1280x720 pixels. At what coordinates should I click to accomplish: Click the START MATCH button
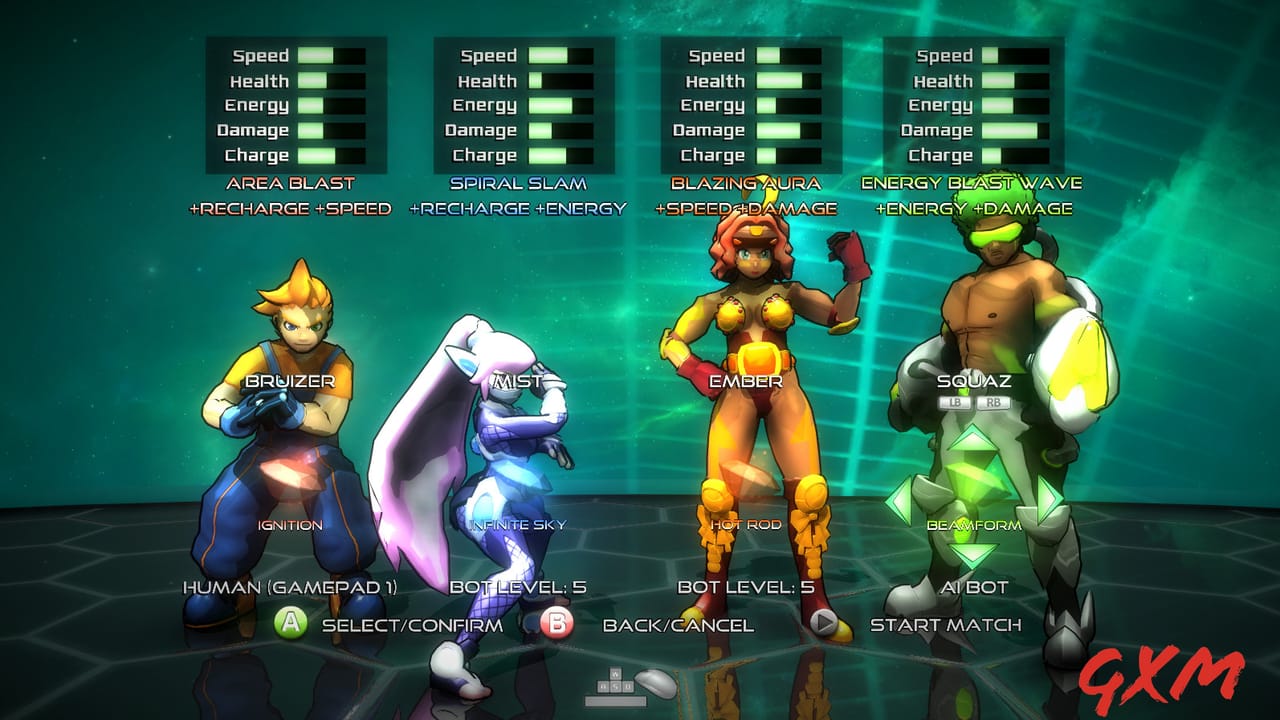click(x=946, y=624)
